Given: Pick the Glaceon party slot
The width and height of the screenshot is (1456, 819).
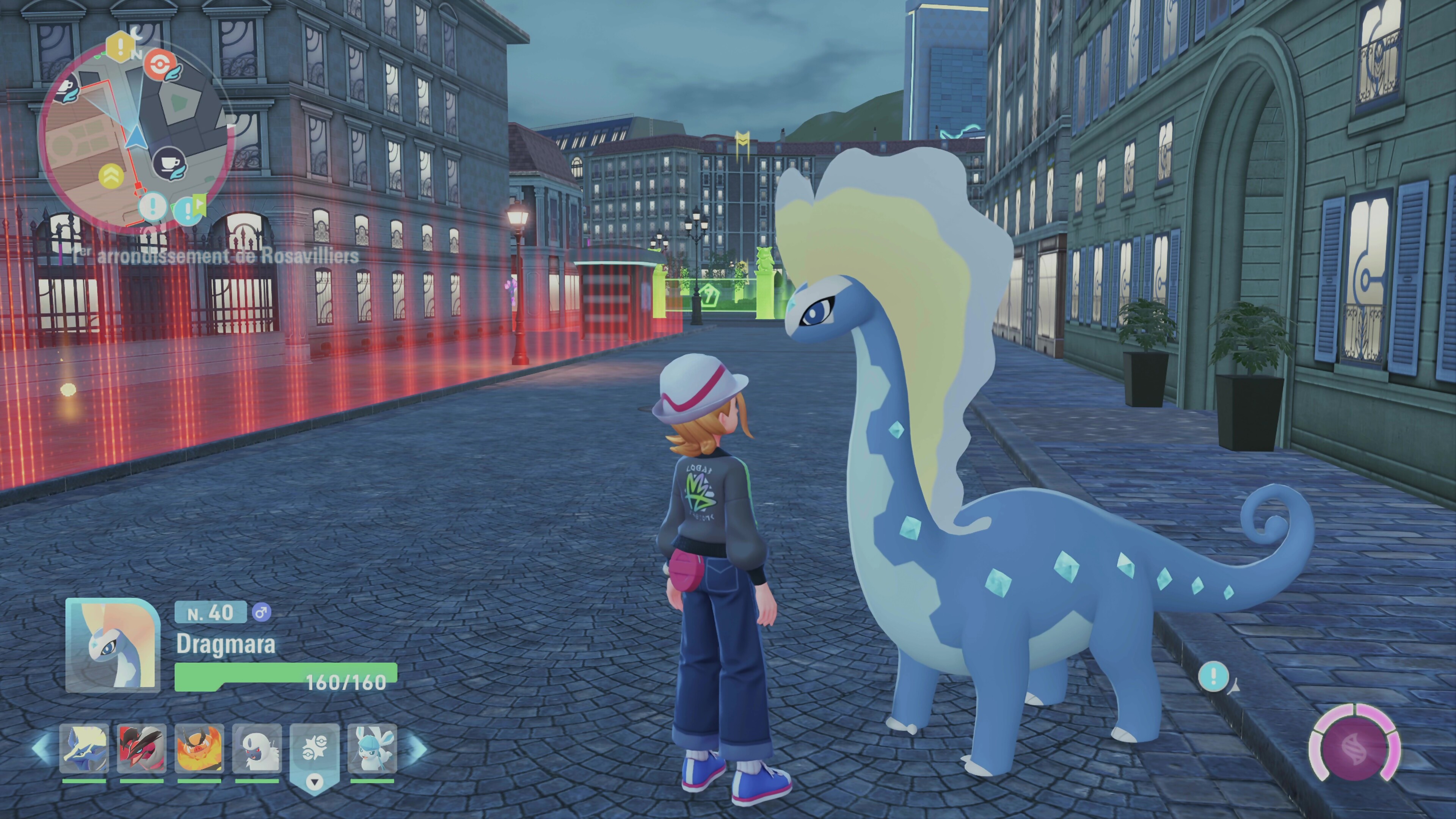Looking at the screenshot, I should point(372,748).
